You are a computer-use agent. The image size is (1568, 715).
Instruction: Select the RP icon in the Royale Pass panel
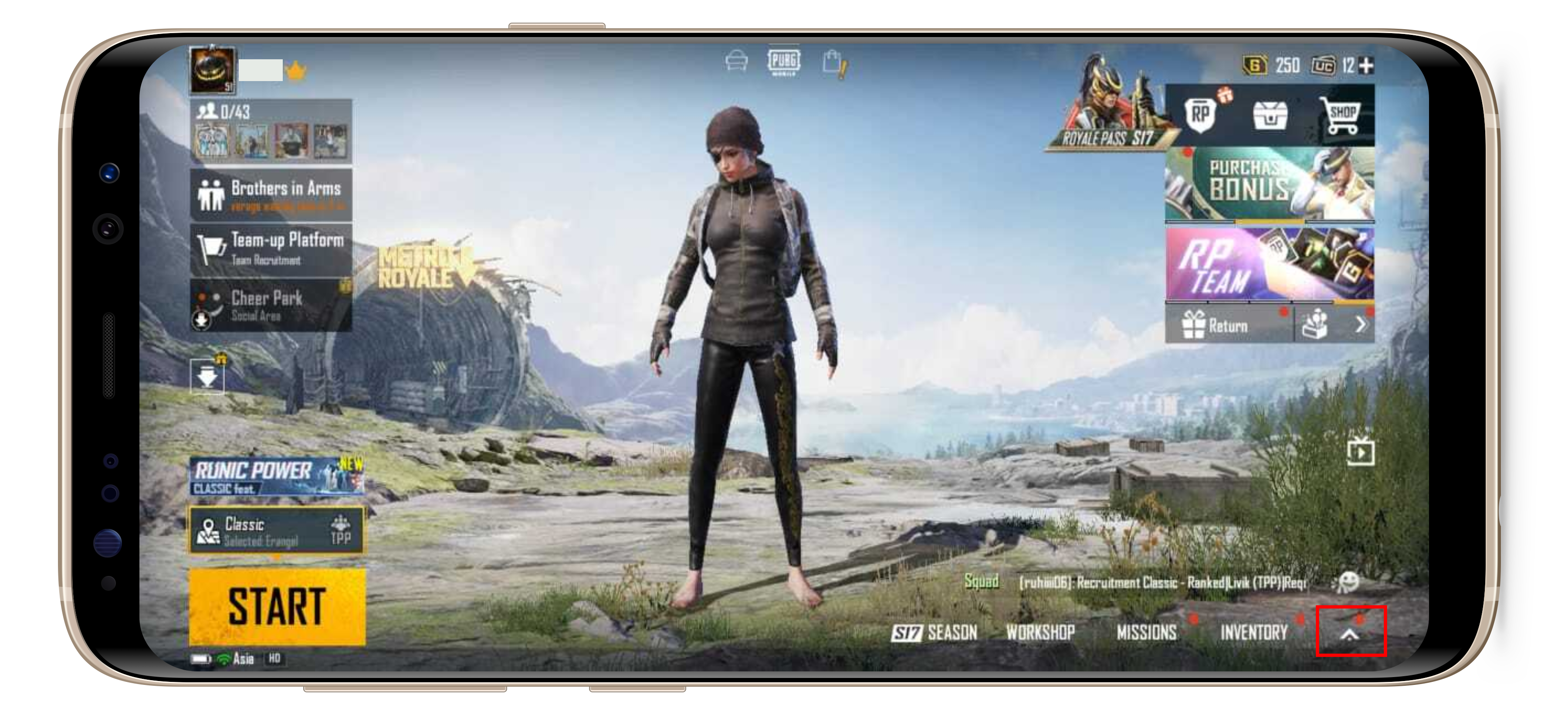[1201, 115]
